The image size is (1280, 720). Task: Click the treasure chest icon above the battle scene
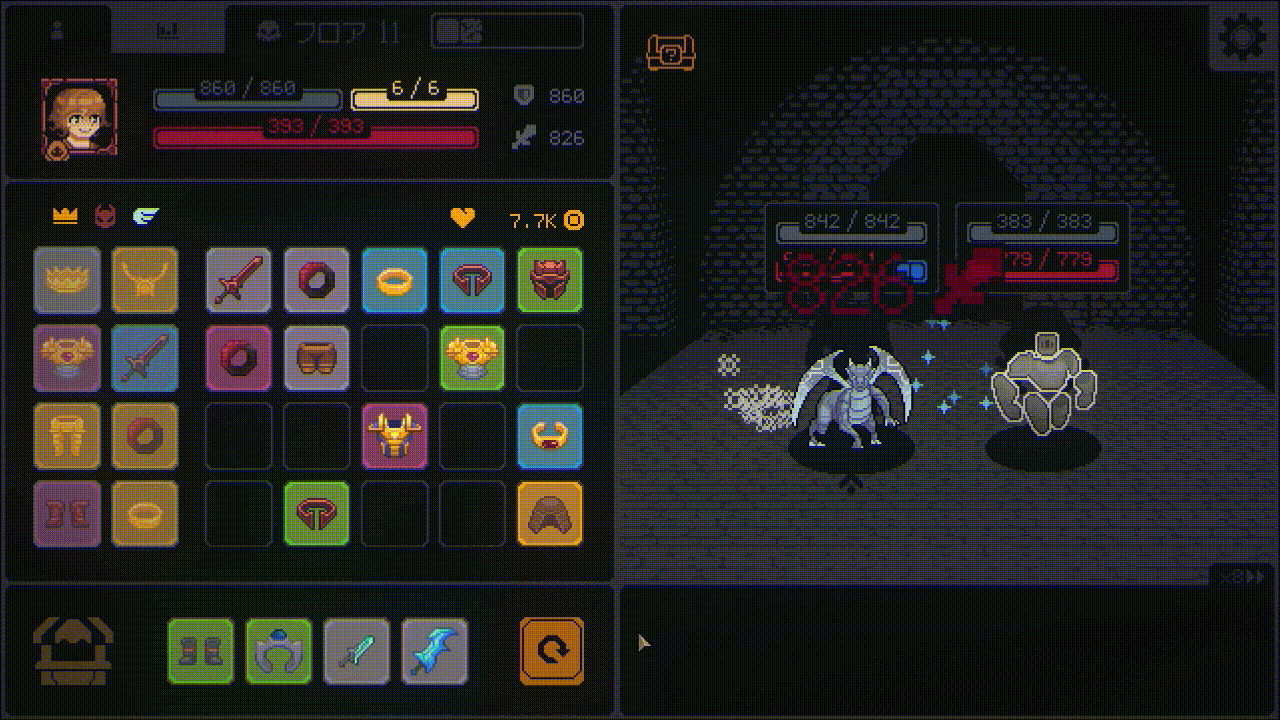[x=670, y=53]
